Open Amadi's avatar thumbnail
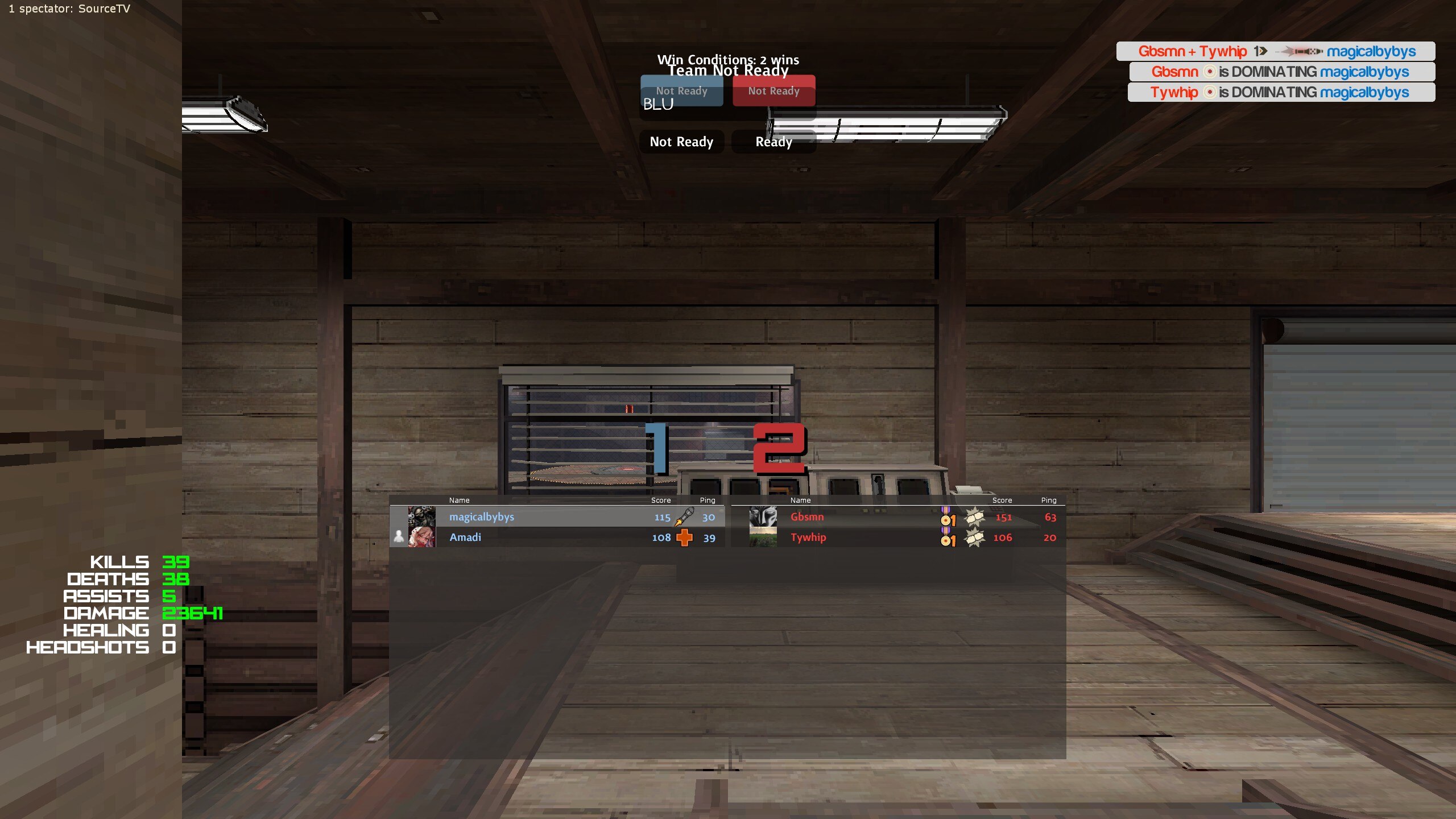 pyautogui.click(x=421, y=537)
